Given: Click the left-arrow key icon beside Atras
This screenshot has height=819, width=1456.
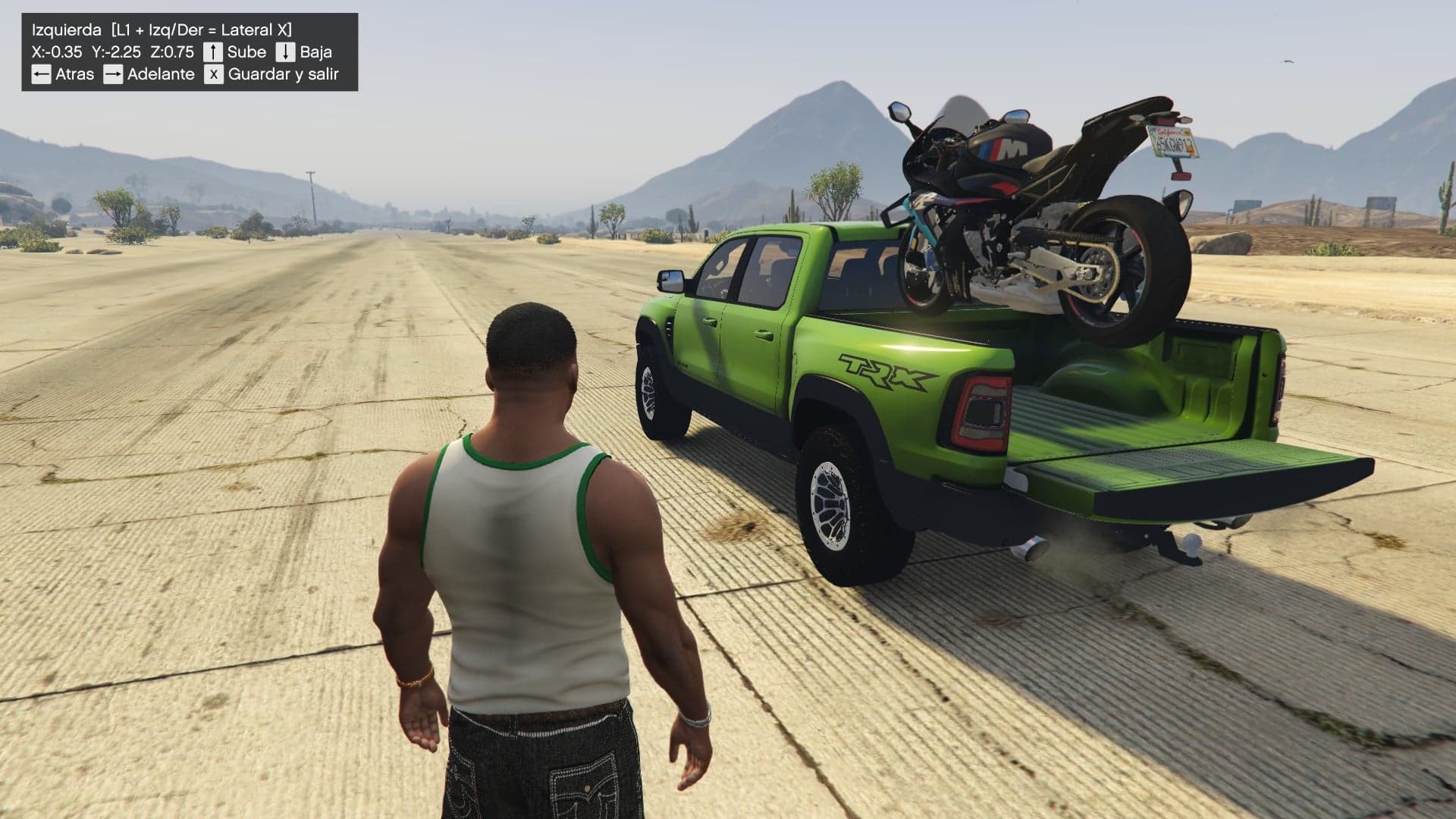Looking at the screenshot, I should coord(42,74).
